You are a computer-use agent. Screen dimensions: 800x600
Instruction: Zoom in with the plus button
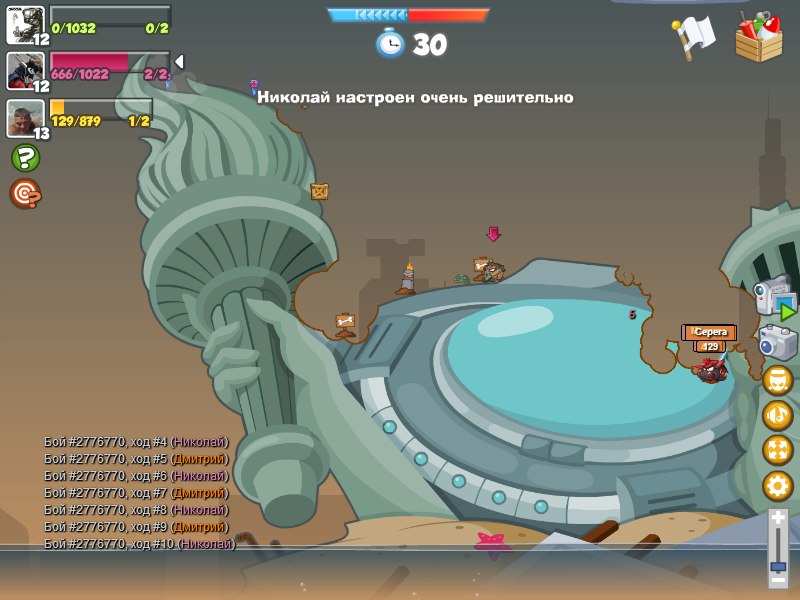[x=778, y=518]
